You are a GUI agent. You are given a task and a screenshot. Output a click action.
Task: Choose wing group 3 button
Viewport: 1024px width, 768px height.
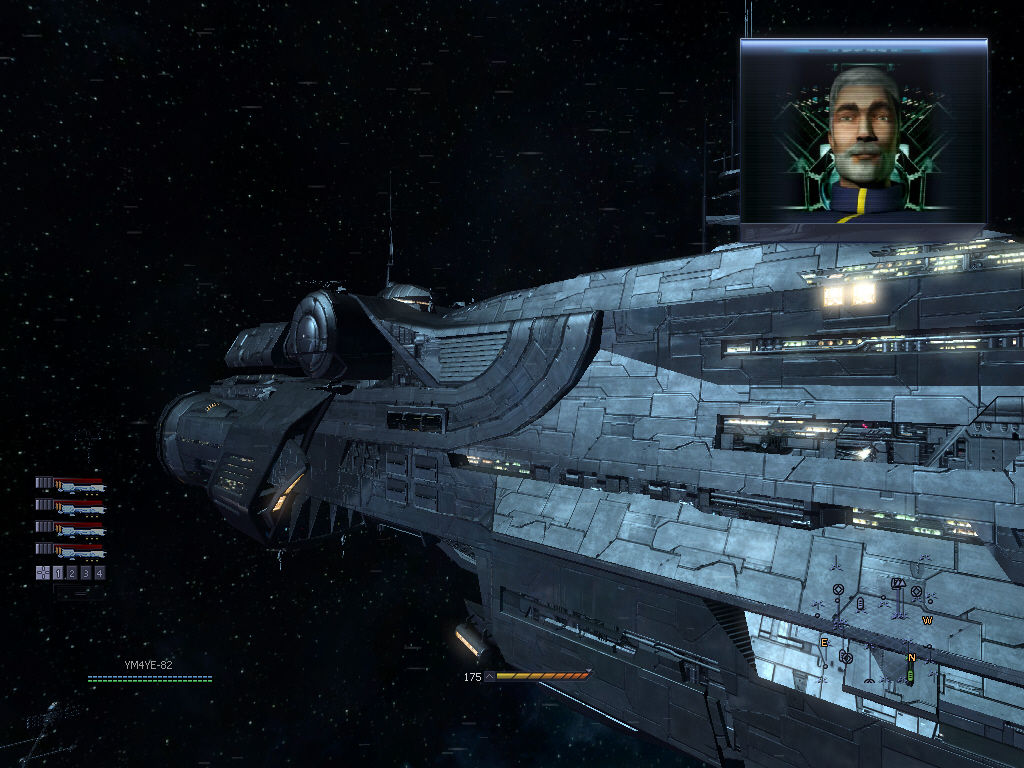[x=85, y=573]
